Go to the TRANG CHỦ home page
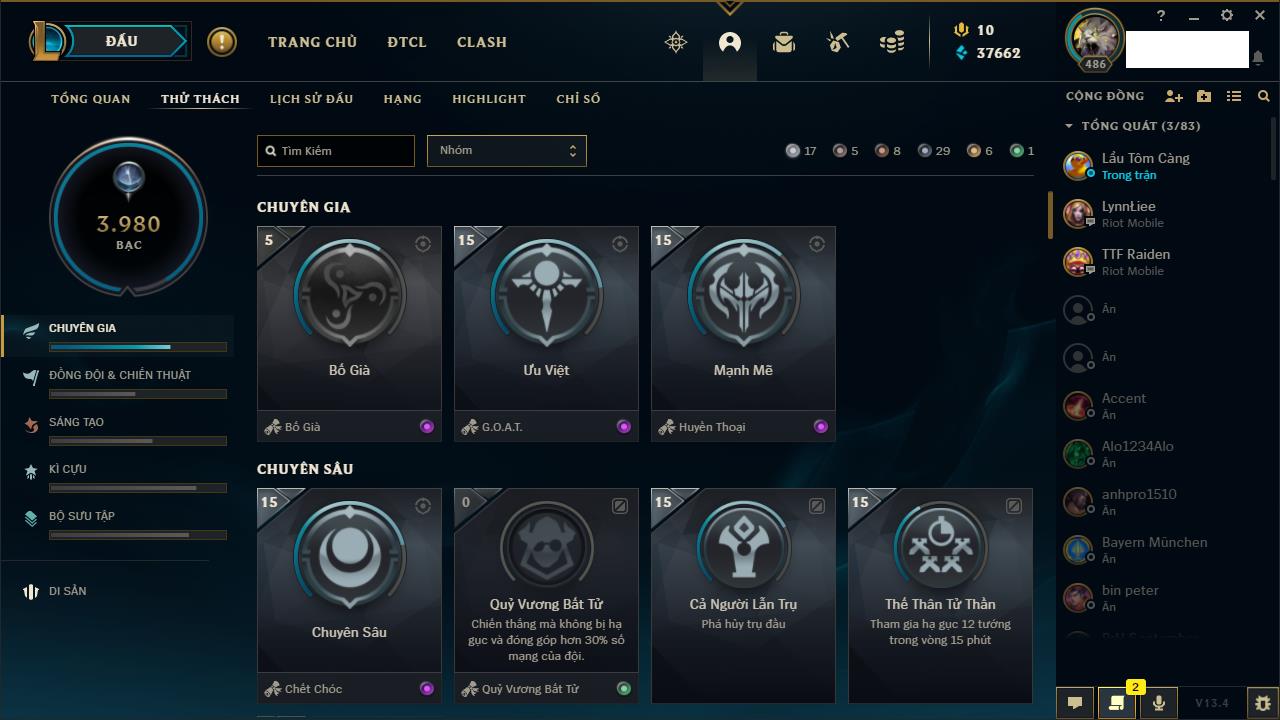The image size is (1280, 720). click(x=312, y=42)
